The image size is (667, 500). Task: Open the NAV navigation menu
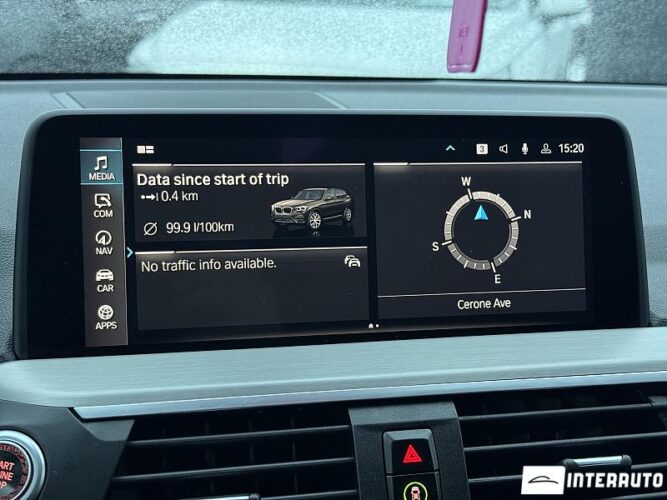103,243
